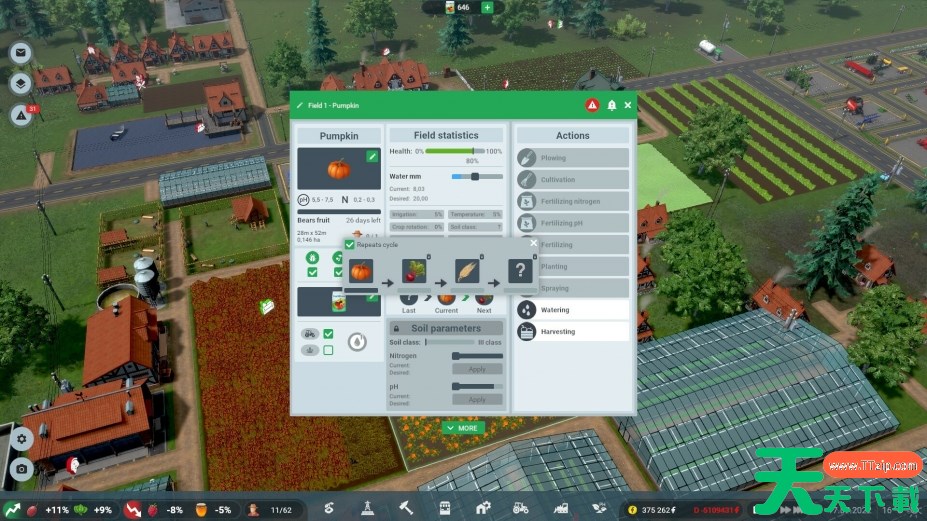Viewport: 927px width, 521px height.
Task: Open the settings gear
Action: 21,438
